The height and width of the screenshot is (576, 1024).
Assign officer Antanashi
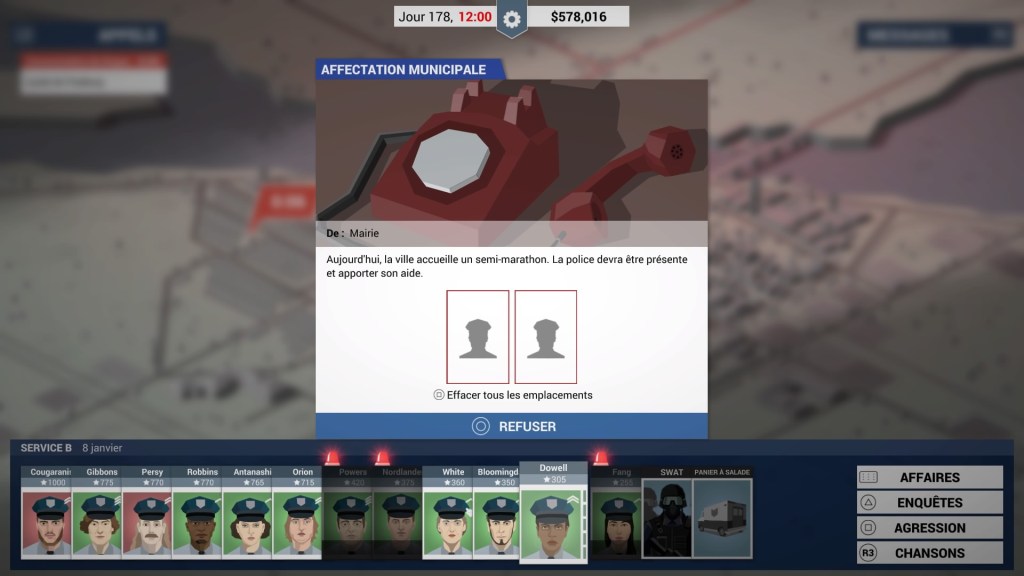click(x=247, y=516)
